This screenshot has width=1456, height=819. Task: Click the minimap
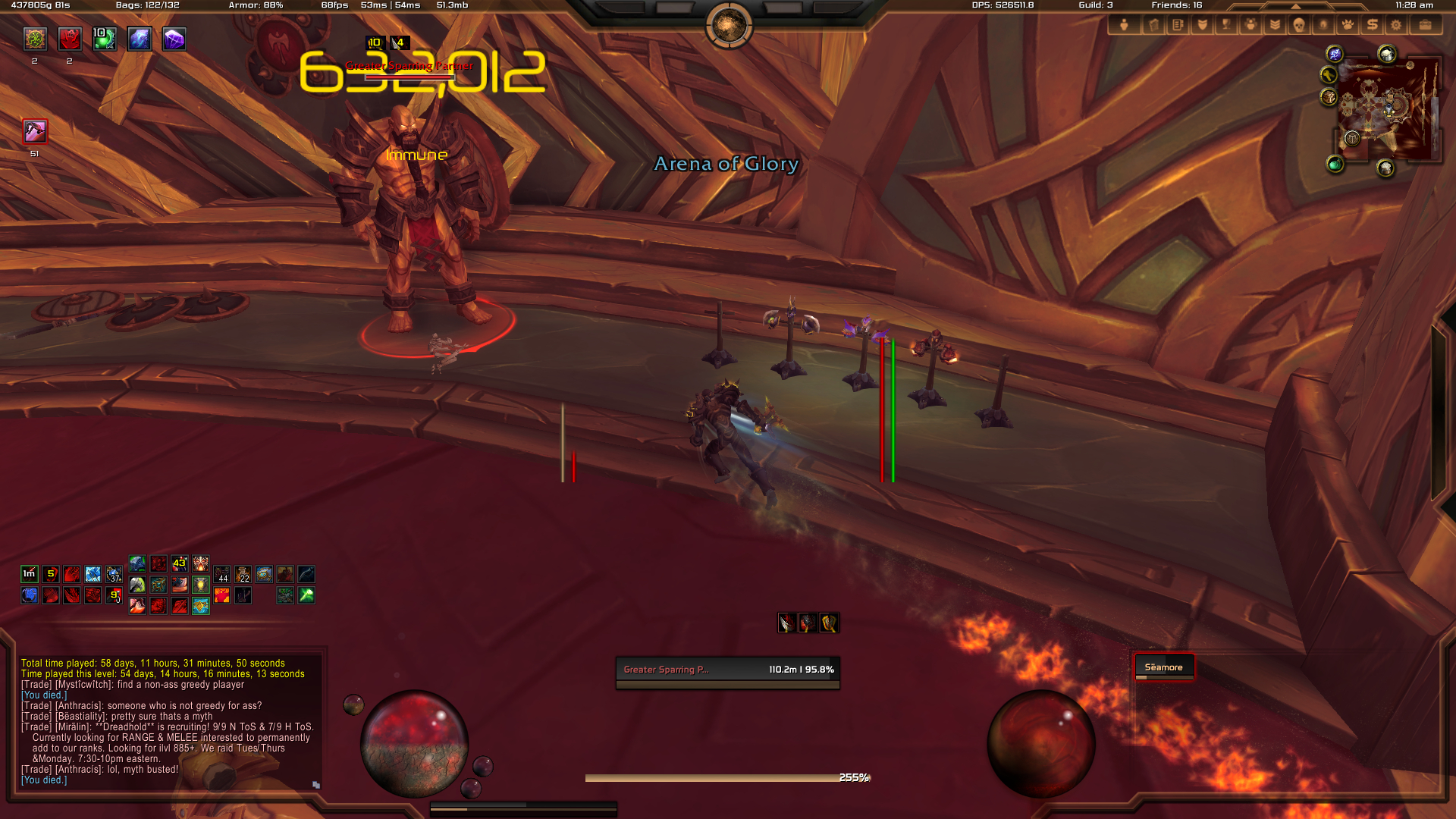1388,110
